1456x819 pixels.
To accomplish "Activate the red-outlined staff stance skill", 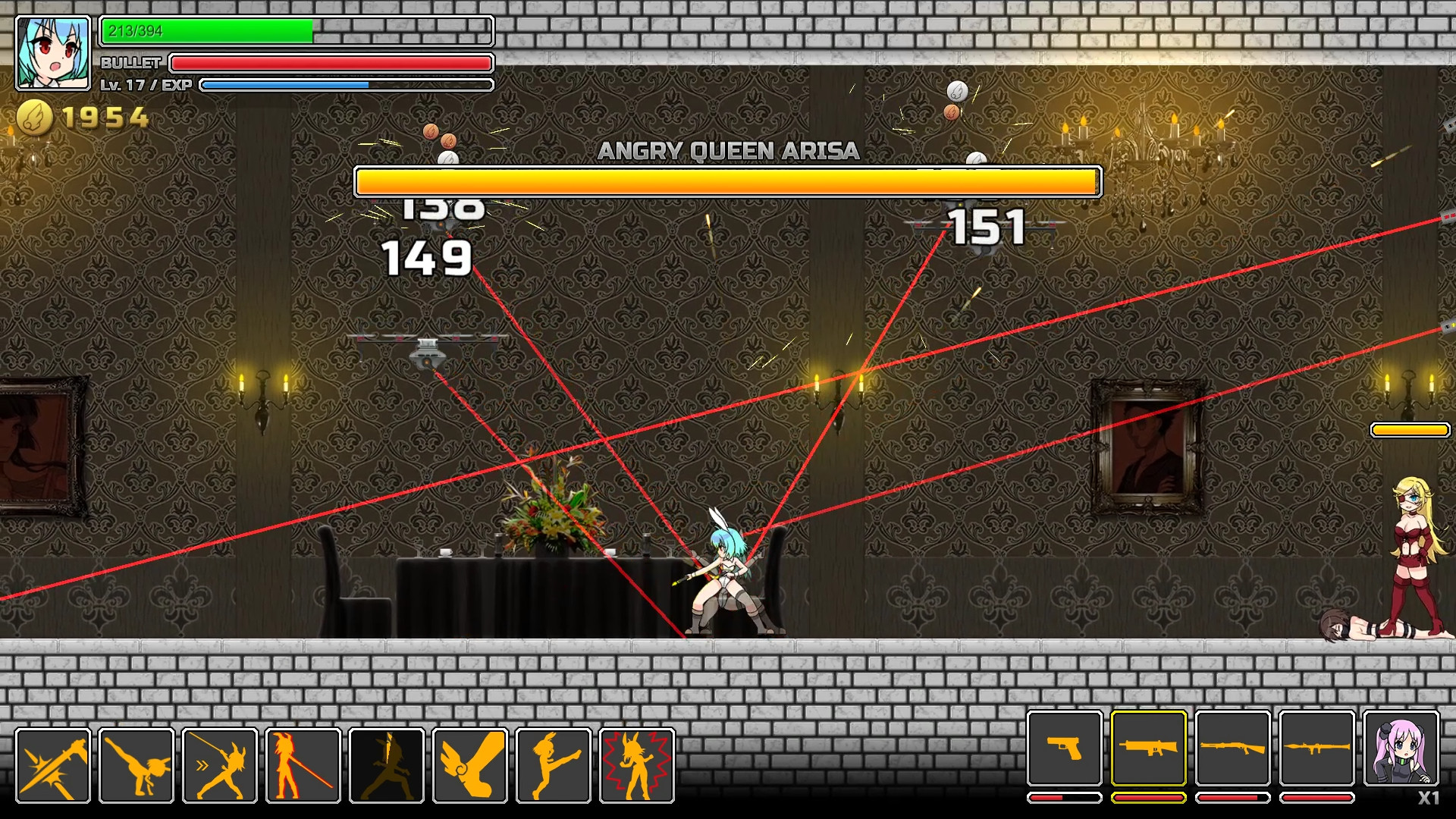I will 303,765.
